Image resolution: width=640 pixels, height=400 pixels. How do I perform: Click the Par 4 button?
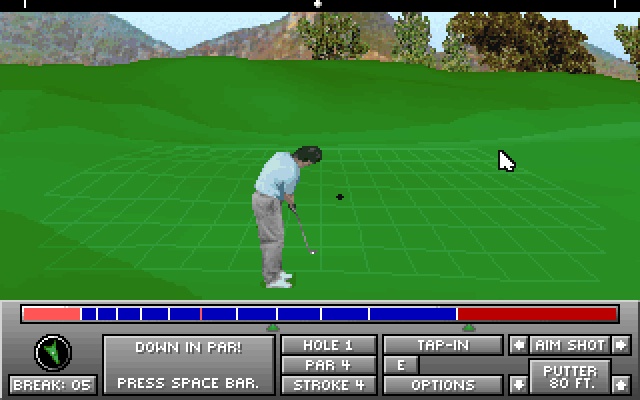click(x=328, y=365)
